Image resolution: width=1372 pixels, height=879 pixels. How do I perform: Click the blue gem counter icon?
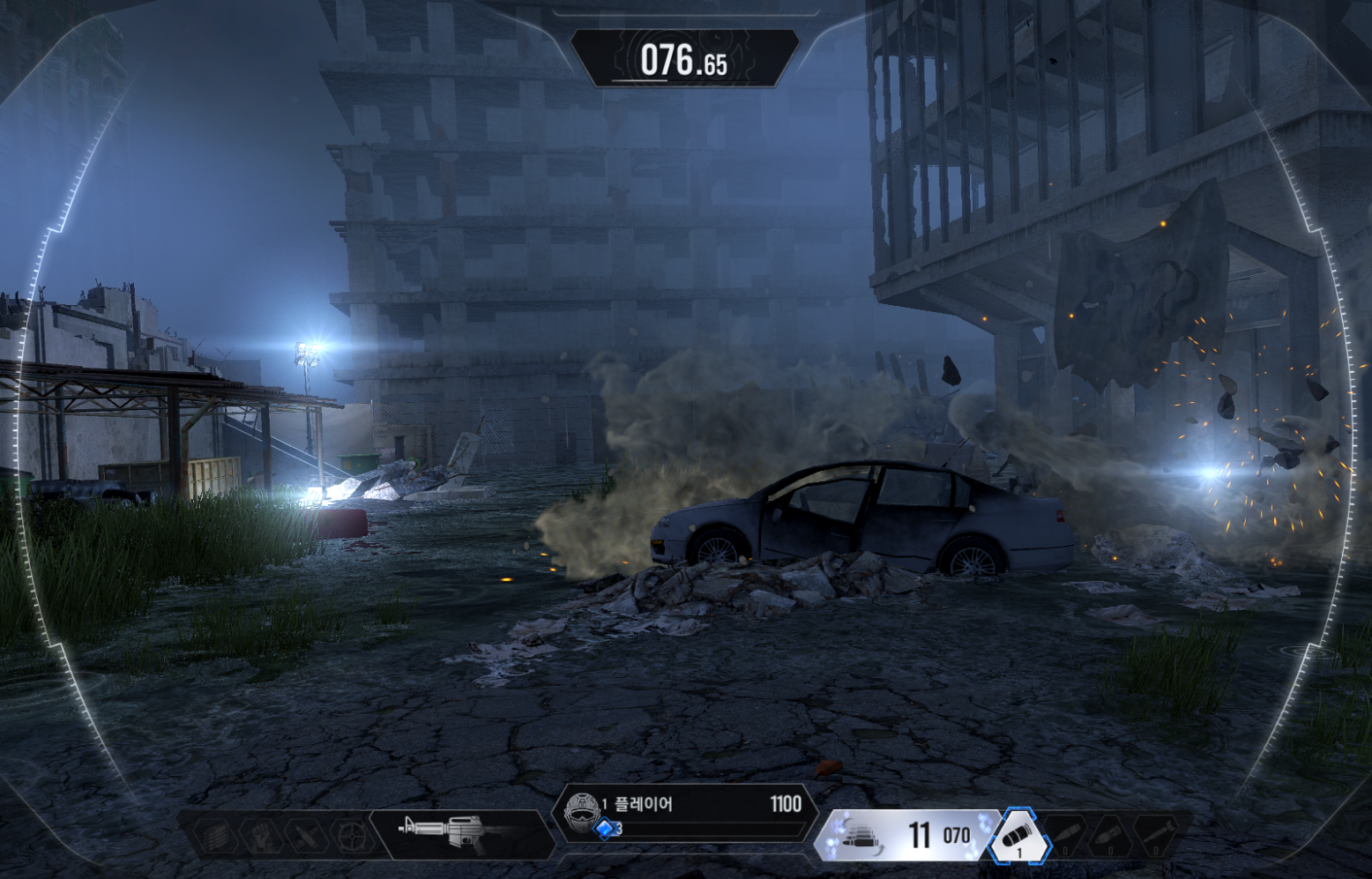[x=605, y=830]
